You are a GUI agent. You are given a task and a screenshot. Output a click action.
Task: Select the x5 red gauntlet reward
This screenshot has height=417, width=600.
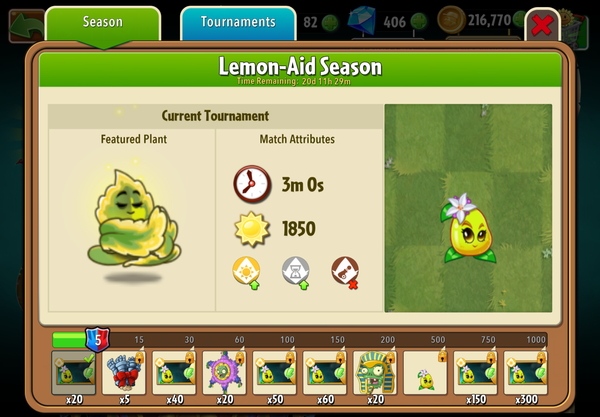124,374
